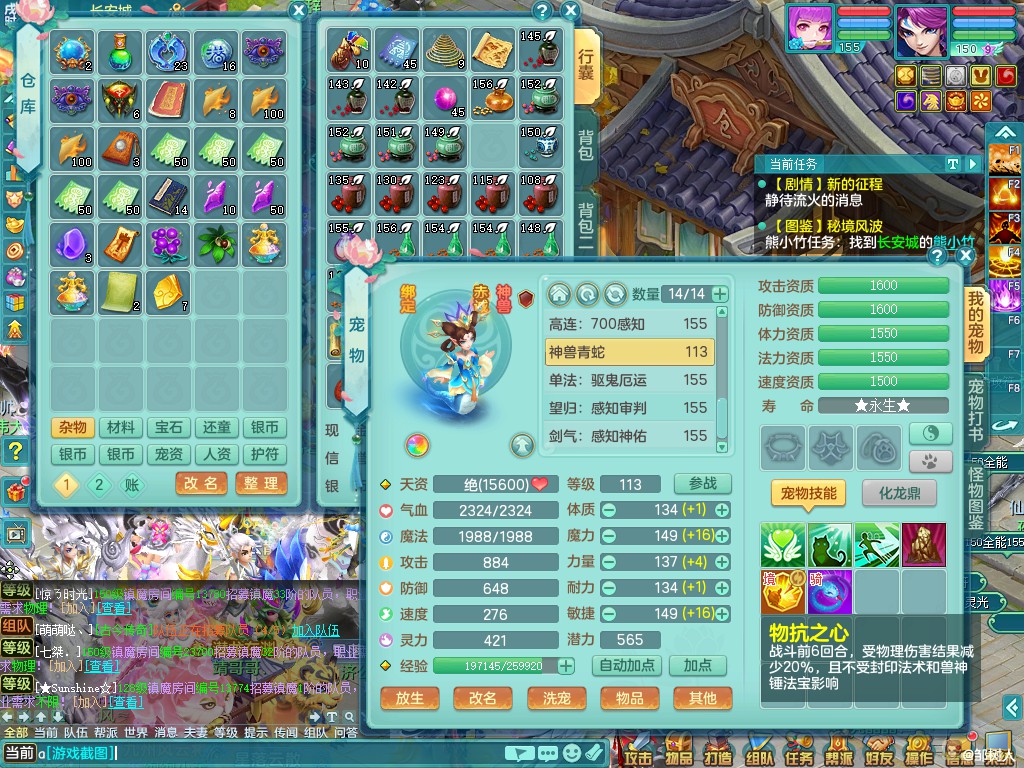Select the 杂物 warehouse category
This screenshot has width=1024, height=768.
point(72,428)
